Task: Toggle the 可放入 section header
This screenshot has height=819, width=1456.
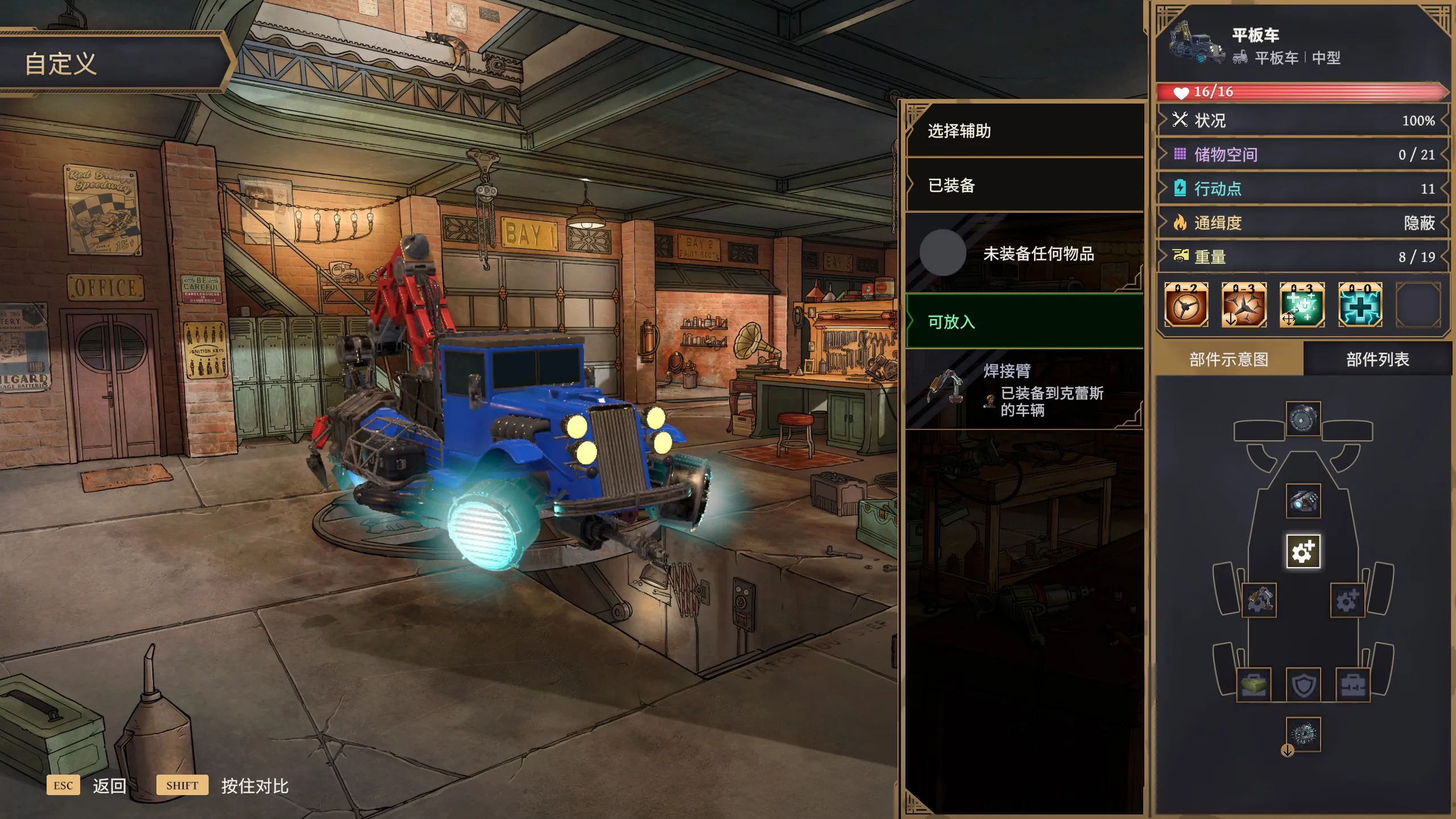Action: tap(1024, 322)
